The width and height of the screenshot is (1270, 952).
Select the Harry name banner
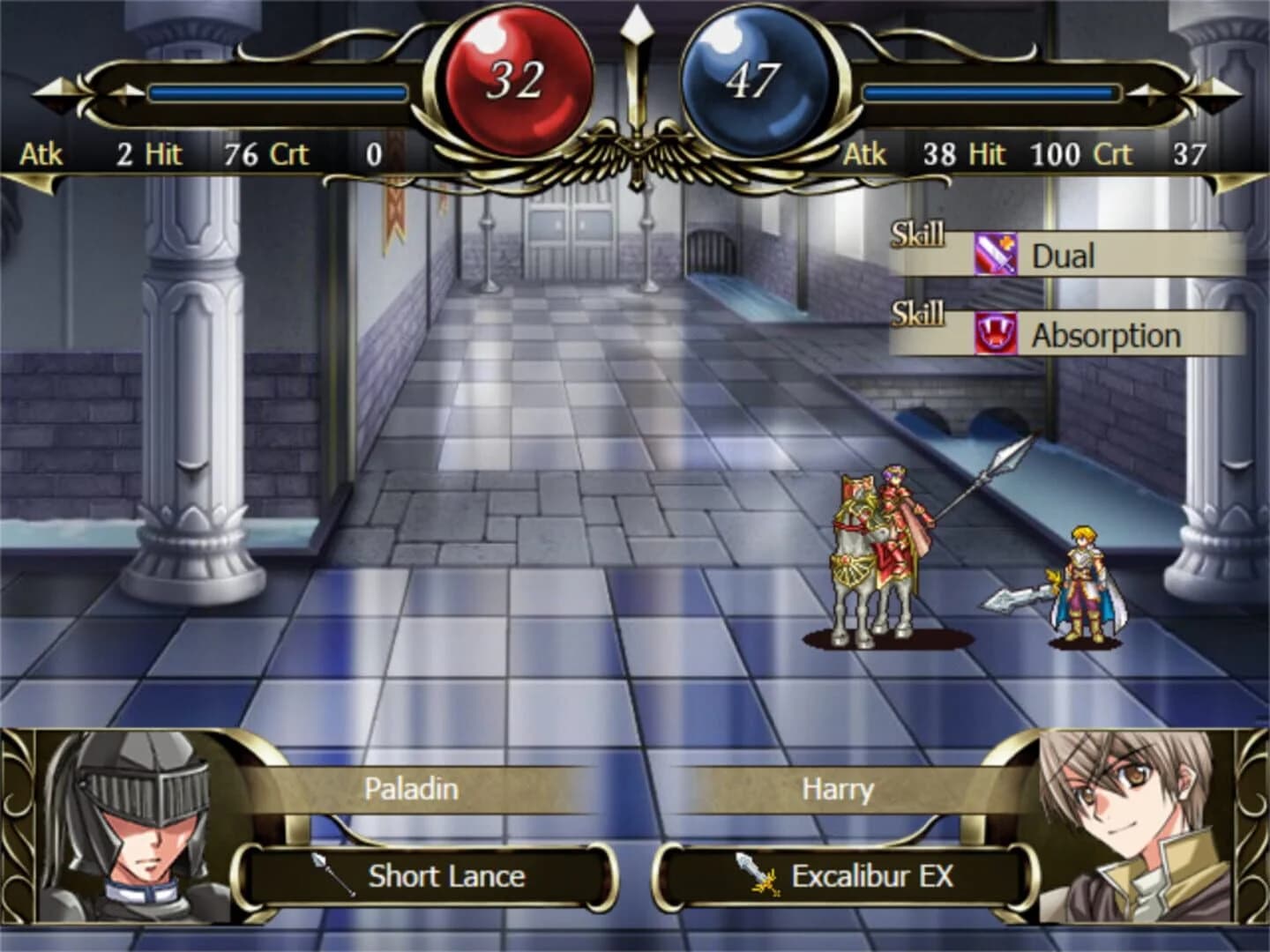tap(836, 790)
